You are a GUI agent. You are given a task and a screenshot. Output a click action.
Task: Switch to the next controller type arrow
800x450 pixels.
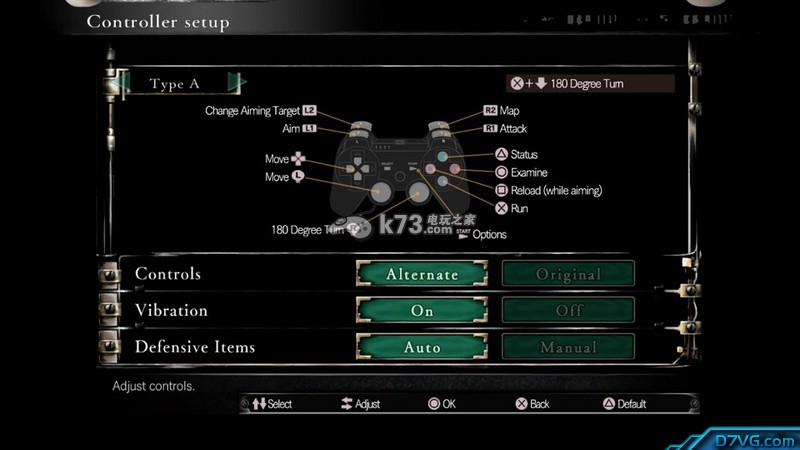coord(237,83)
